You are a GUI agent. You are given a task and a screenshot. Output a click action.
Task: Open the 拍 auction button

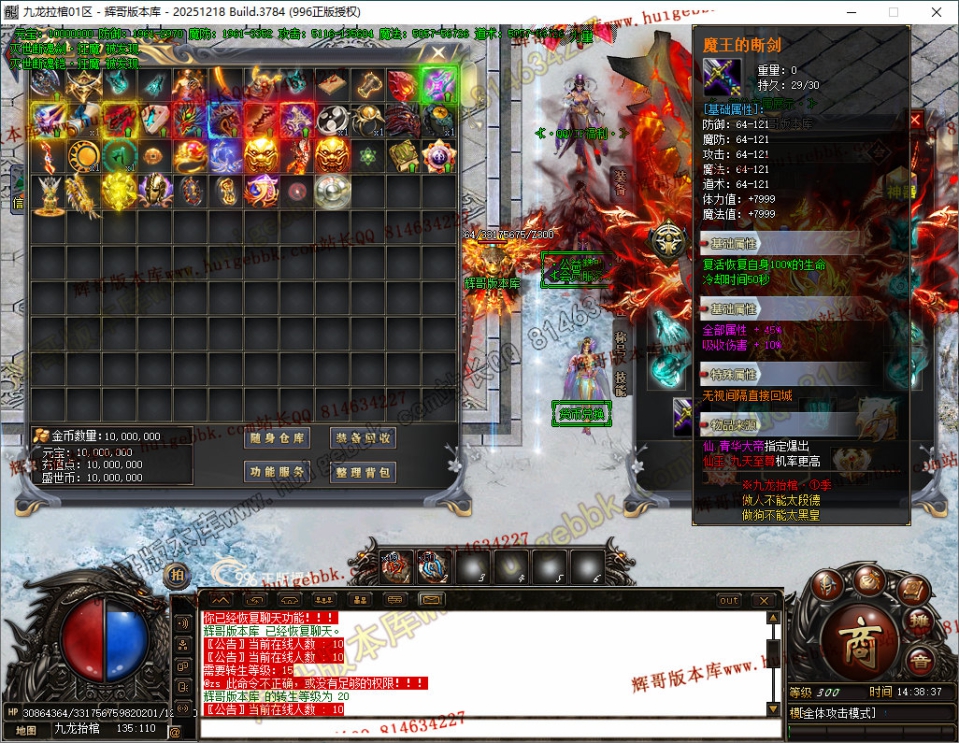[x=177, y=574]
